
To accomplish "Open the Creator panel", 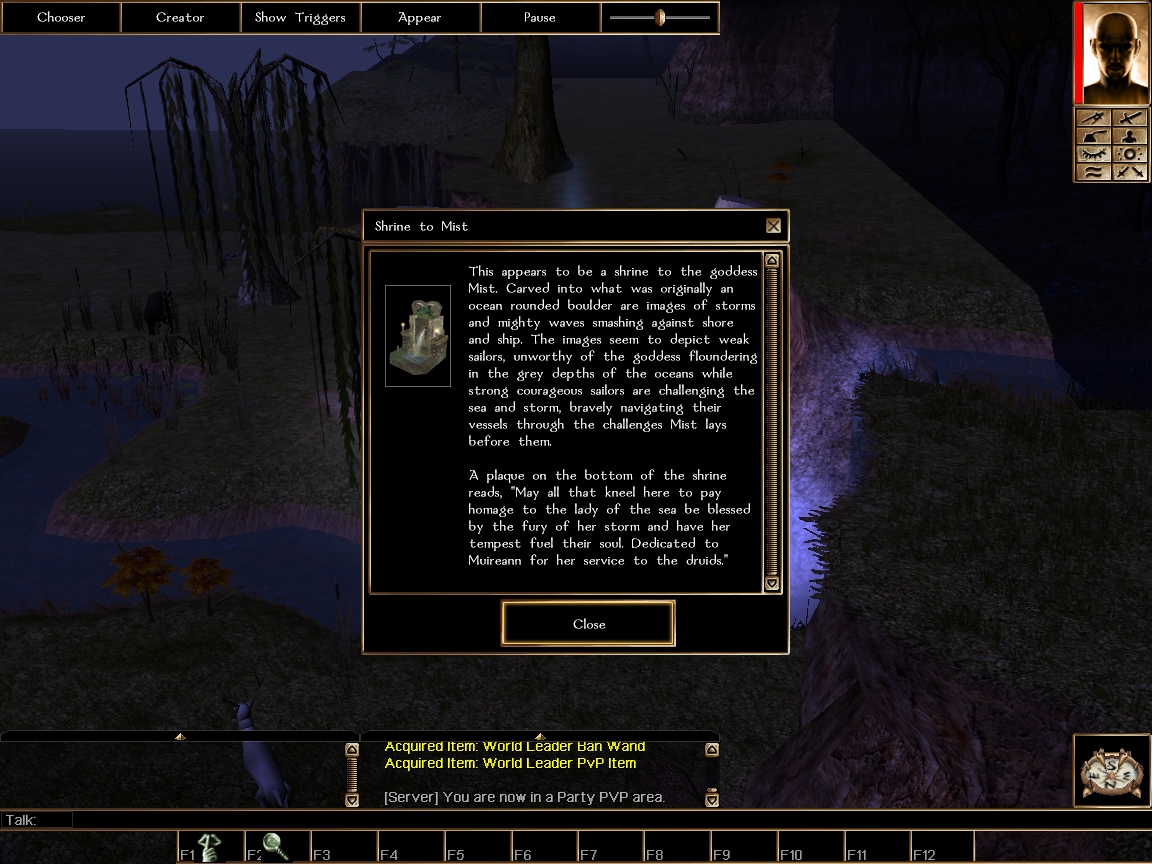I will point(180,17).
